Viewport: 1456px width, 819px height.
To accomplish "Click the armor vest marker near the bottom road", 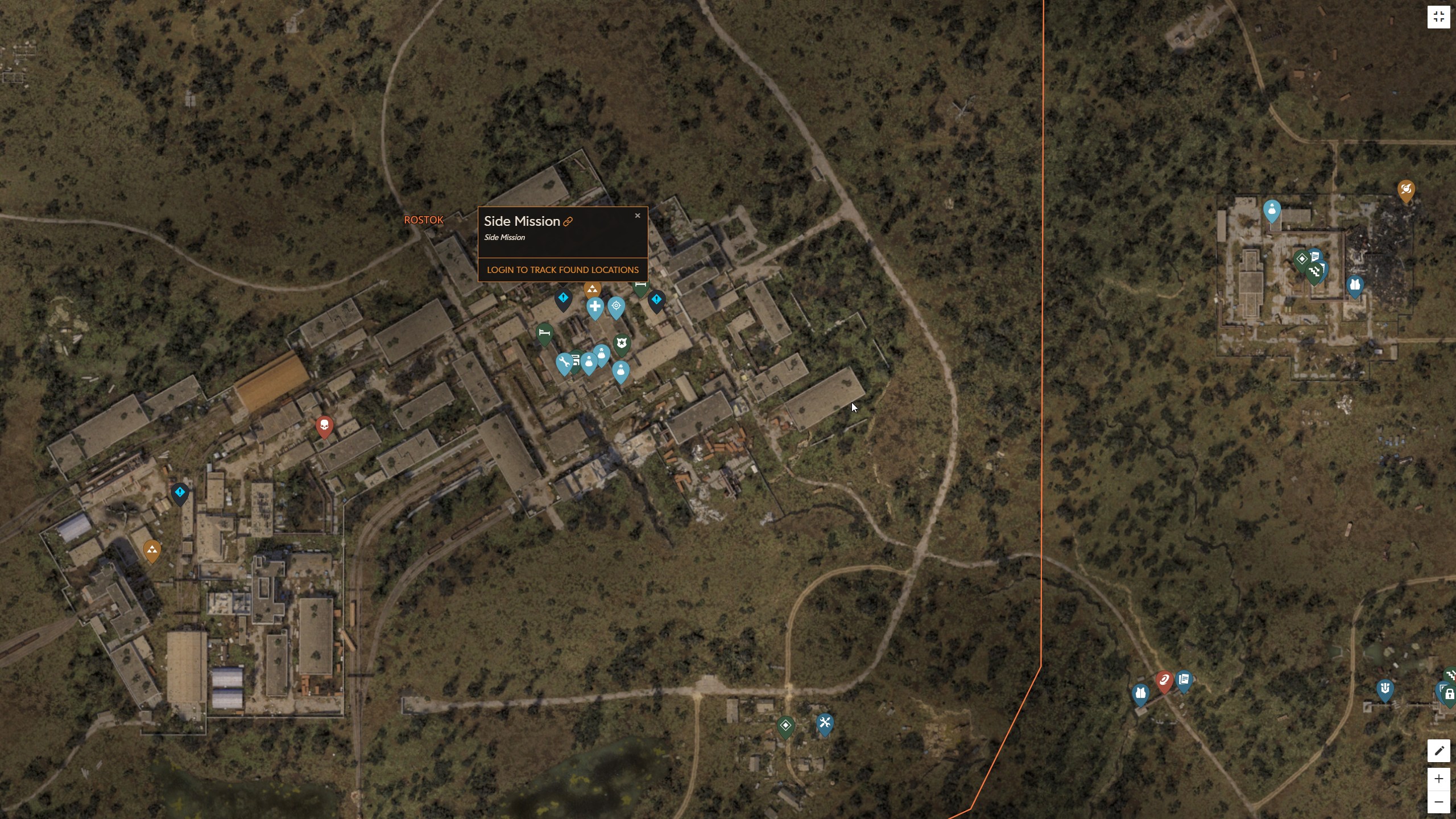I will tap(1140, 693).
